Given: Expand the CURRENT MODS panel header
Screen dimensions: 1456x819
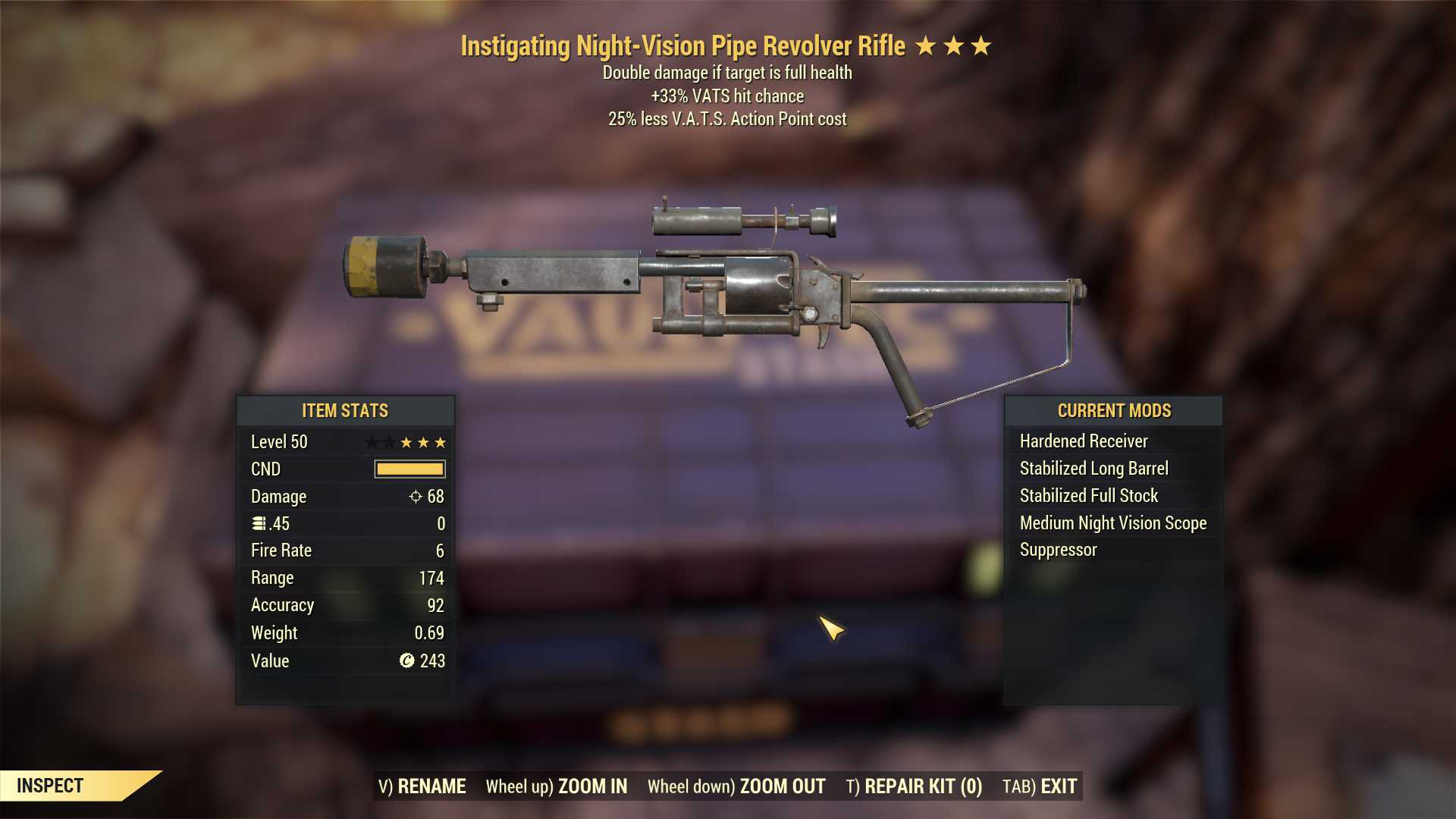Looking at the screenshot, I should pos(1114,410).
